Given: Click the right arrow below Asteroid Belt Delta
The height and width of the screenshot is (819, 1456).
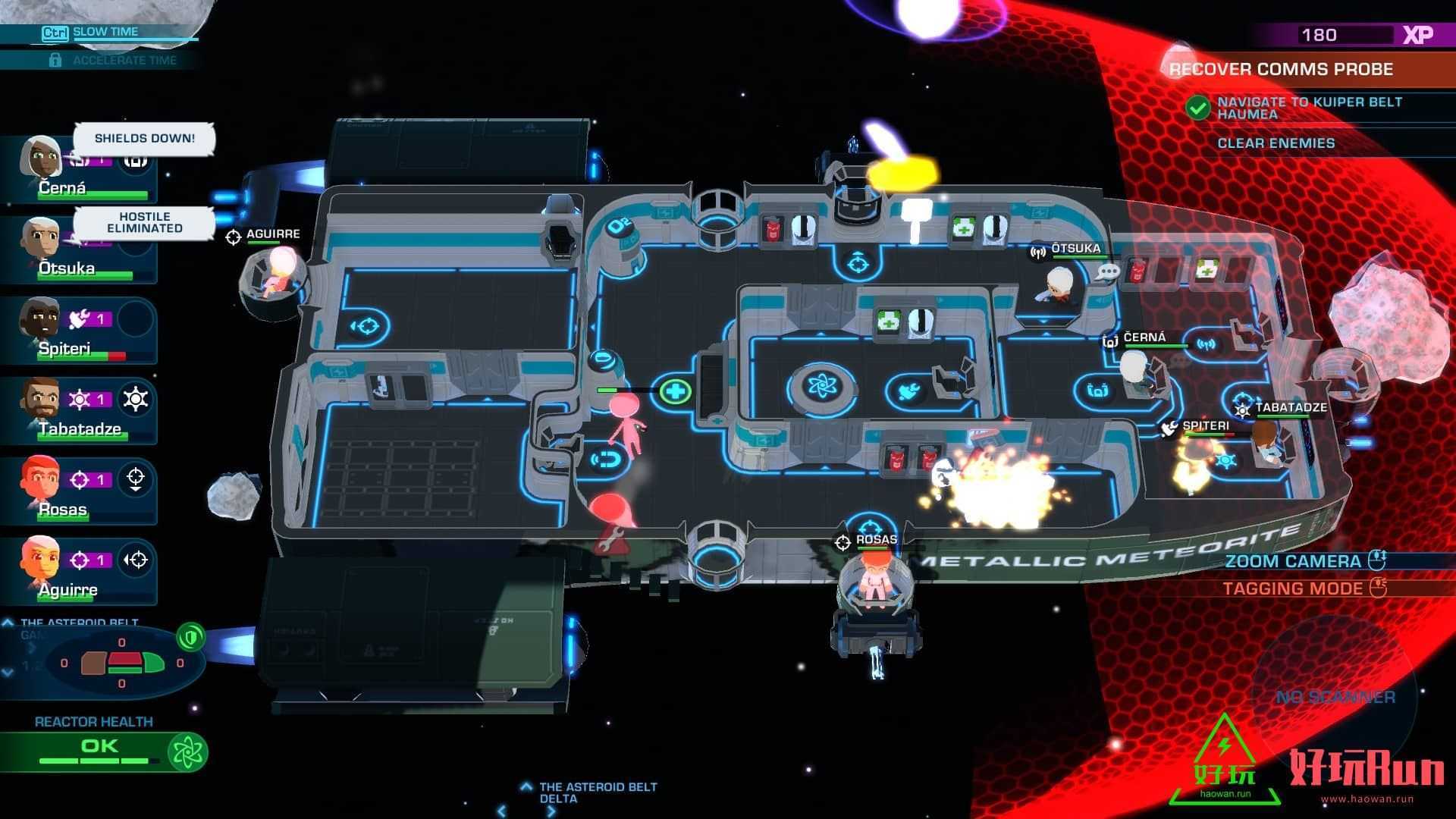Looking at the screenshot, I should (x=551, y=811).
